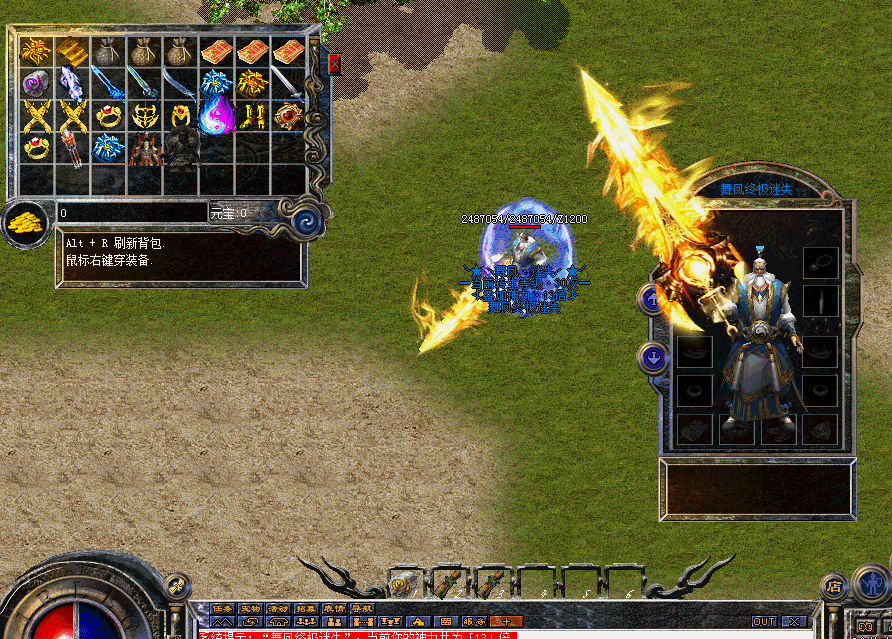Choose the purple swirl stone item
This screenshot has width=892, height=639.
[36, 83]
